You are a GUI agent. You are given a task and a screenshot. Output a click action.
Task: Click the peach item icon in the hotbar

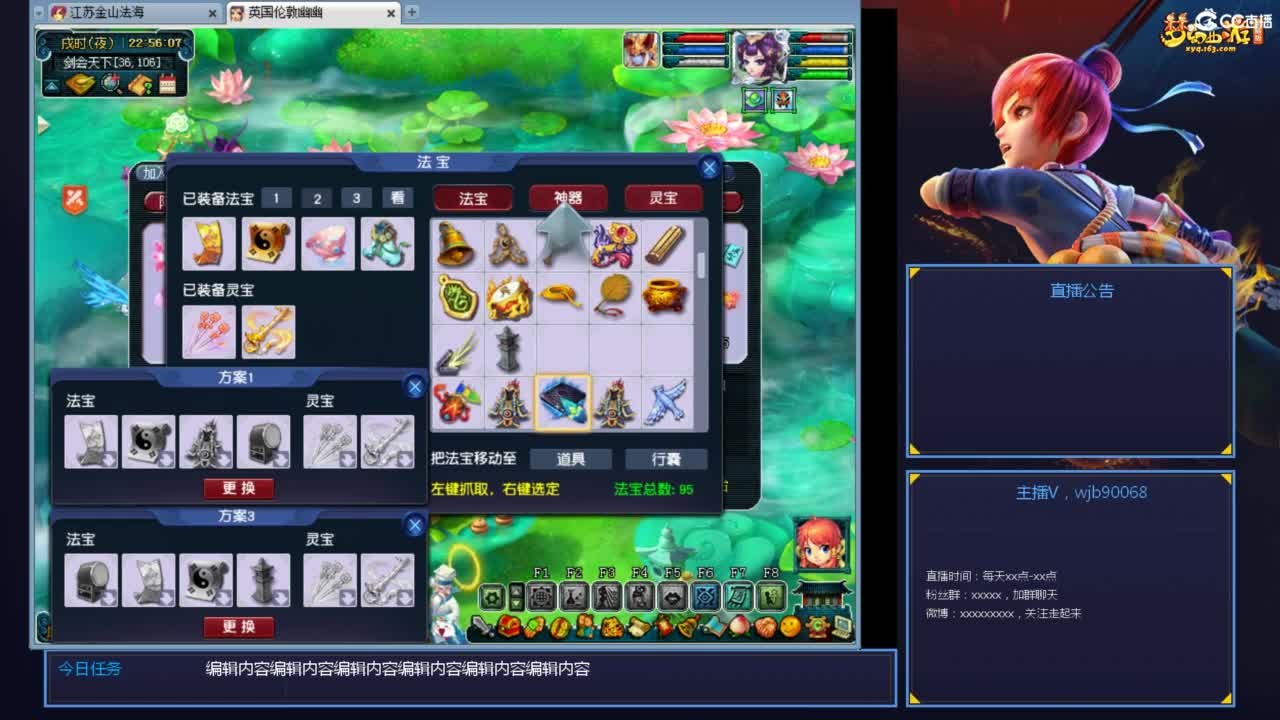pyautogui.click(x=739, y=627)
